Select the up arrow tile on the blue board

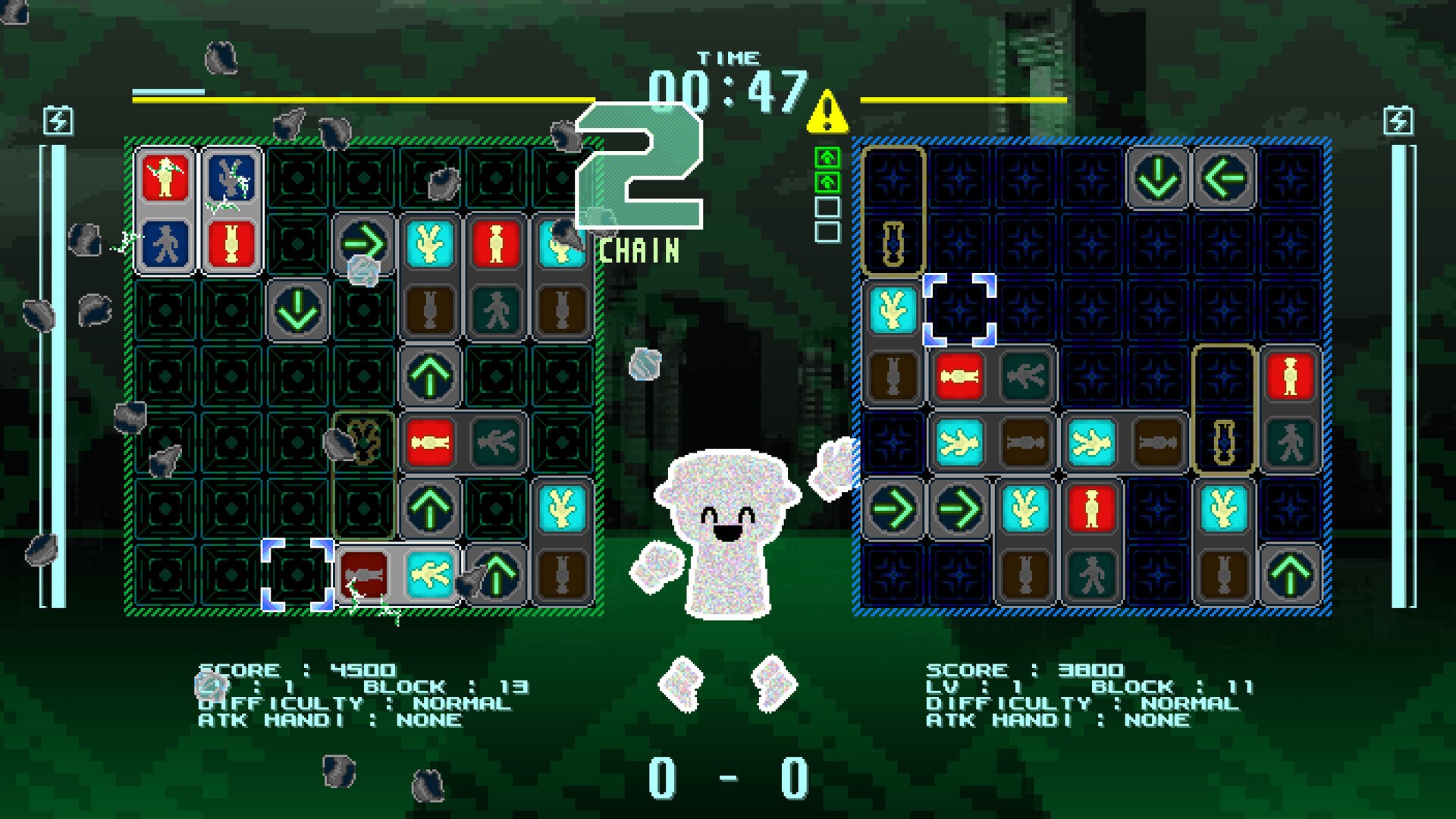point(1290,574)
